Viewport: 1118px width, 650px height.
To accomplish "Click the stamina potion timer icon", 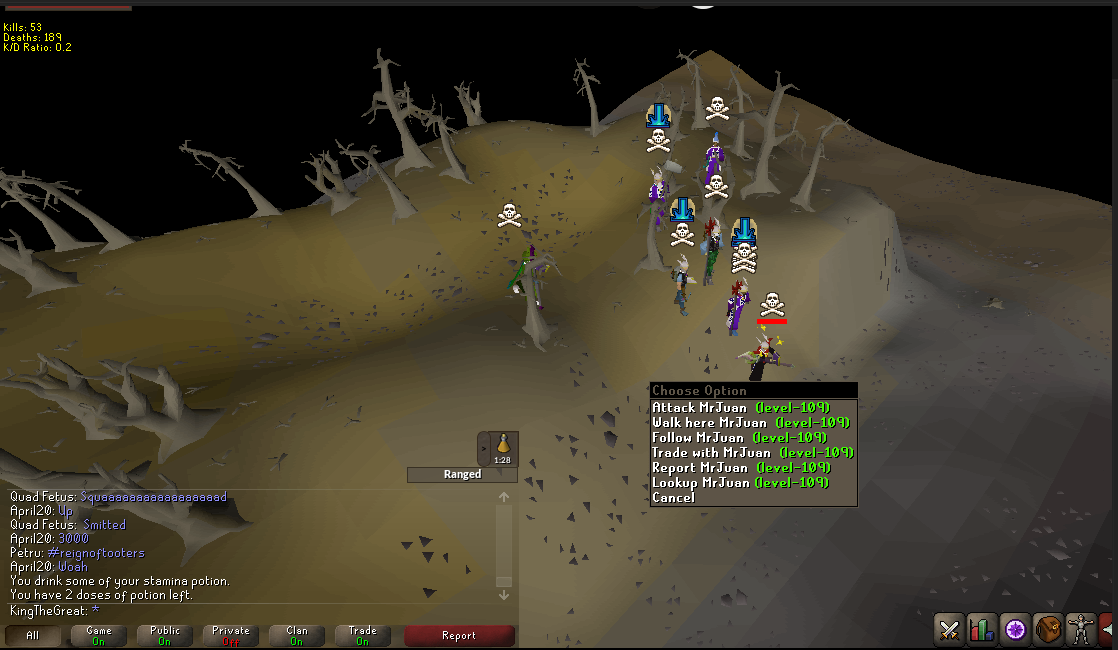I will click(x=503, y=448).
